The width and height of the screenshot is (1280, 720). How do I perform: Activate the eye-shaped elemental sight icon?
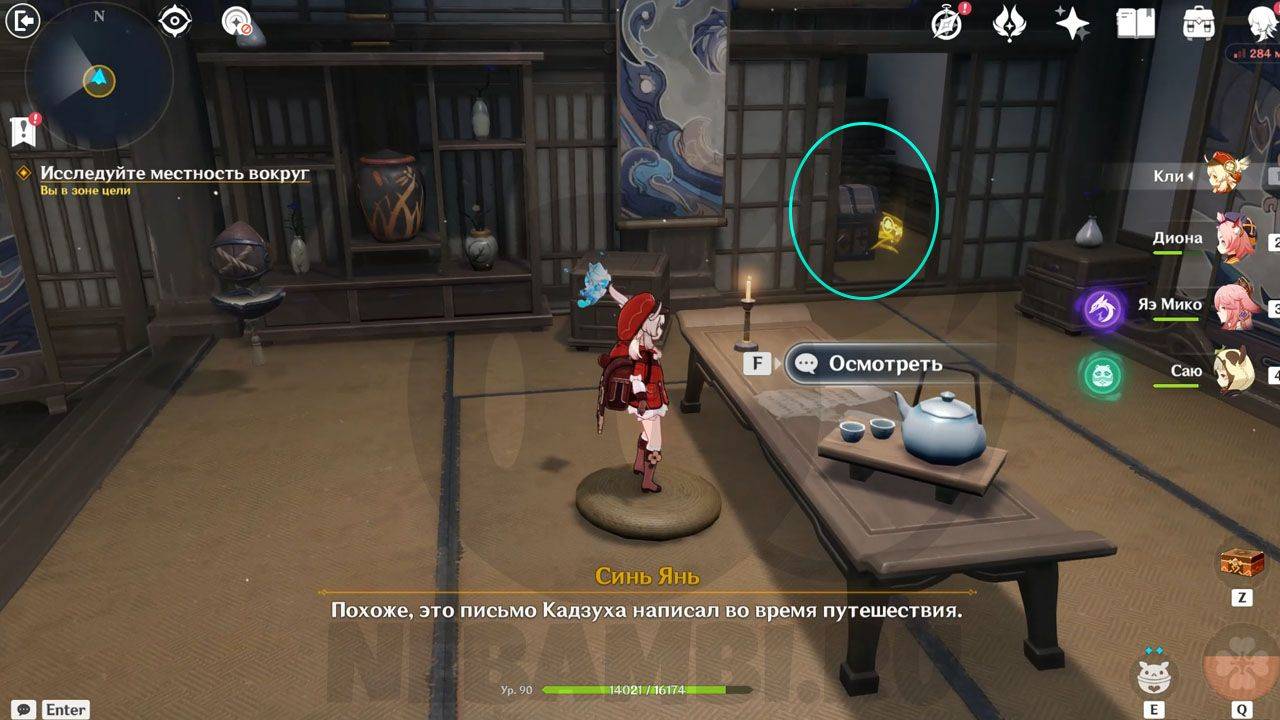[x=175, y=22]
